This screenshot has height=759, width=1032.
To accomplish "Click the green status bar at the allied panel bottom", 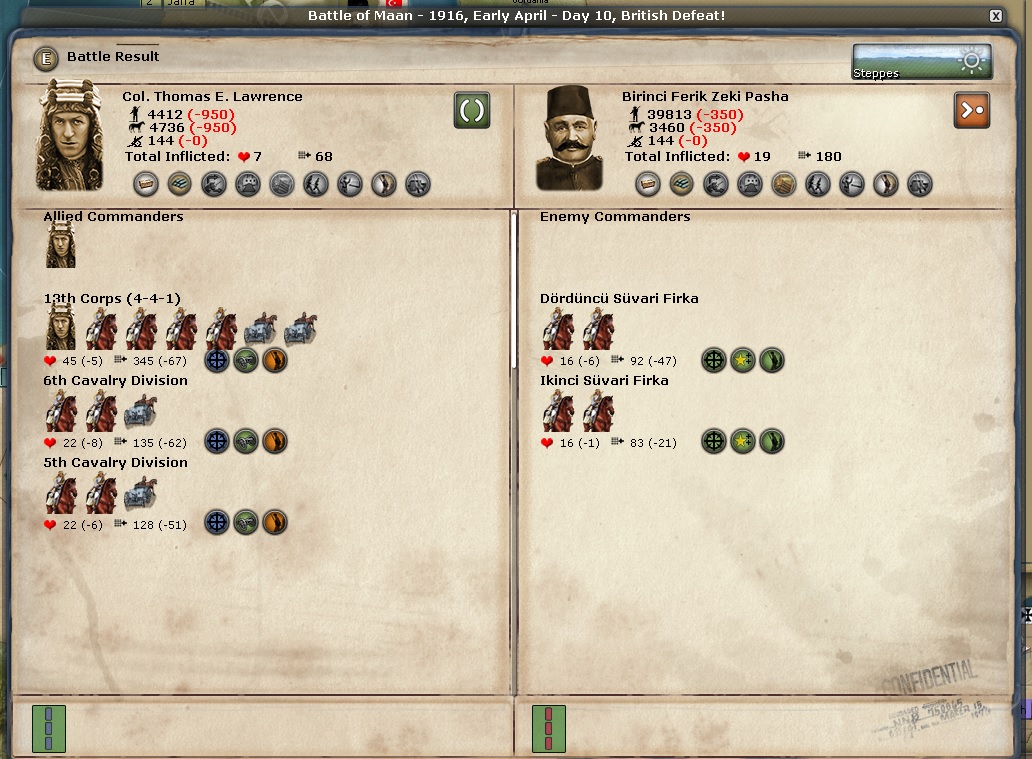I will pos(49,727).
